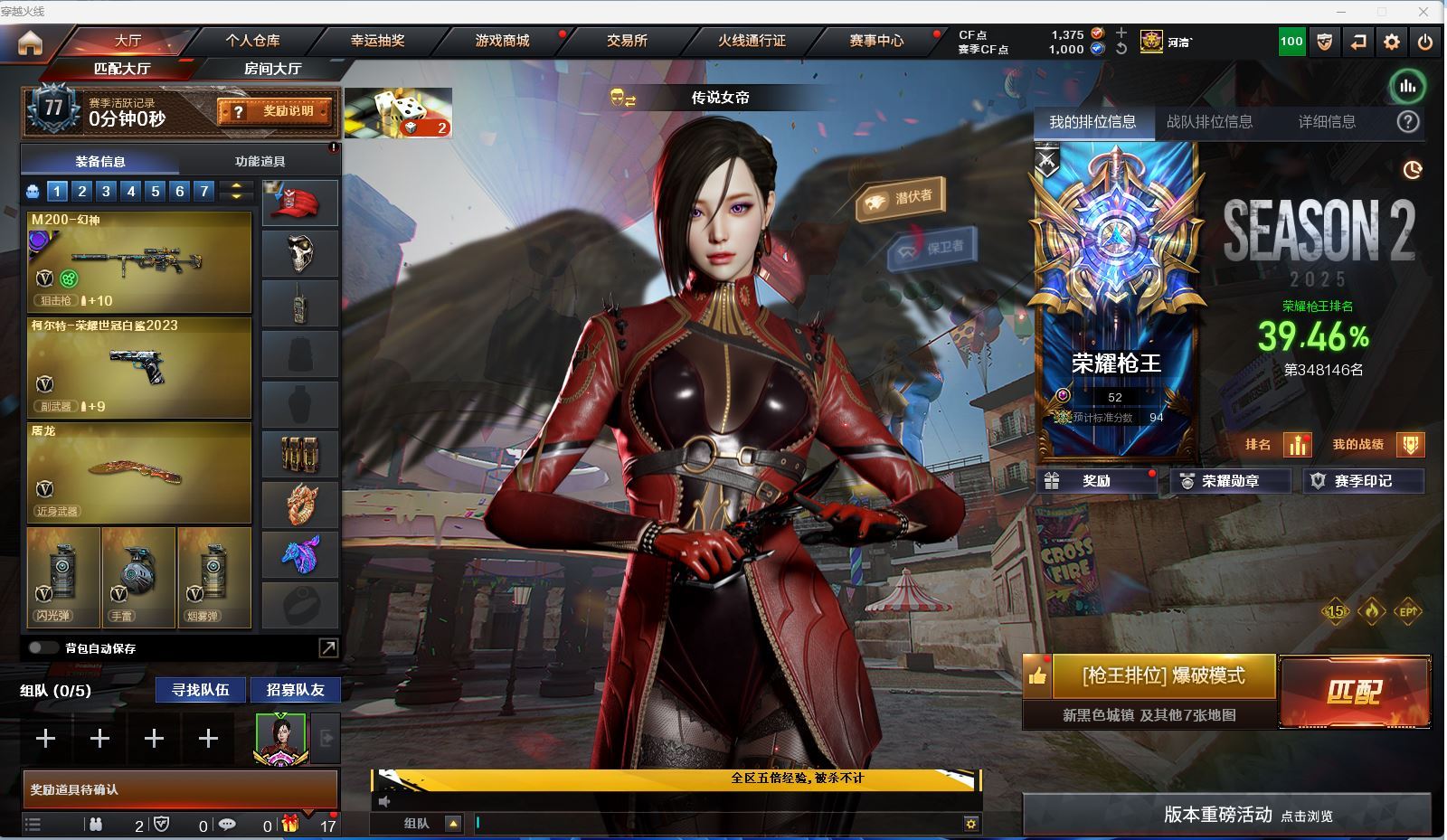Open the 战队排位信息 tab
This screenshot has width=1447, height=840.
coord(1209,122)
